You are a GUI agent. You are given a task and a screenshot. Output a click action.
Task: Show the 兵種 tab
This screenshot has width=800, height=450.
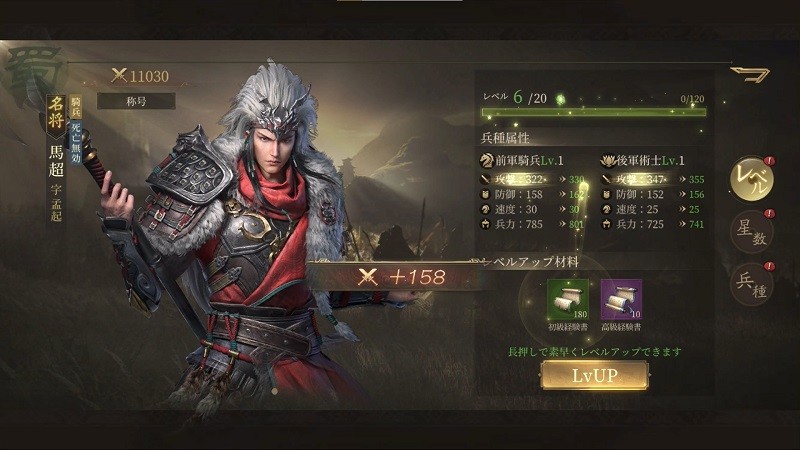pyautogui.click(x=750, y=285)
